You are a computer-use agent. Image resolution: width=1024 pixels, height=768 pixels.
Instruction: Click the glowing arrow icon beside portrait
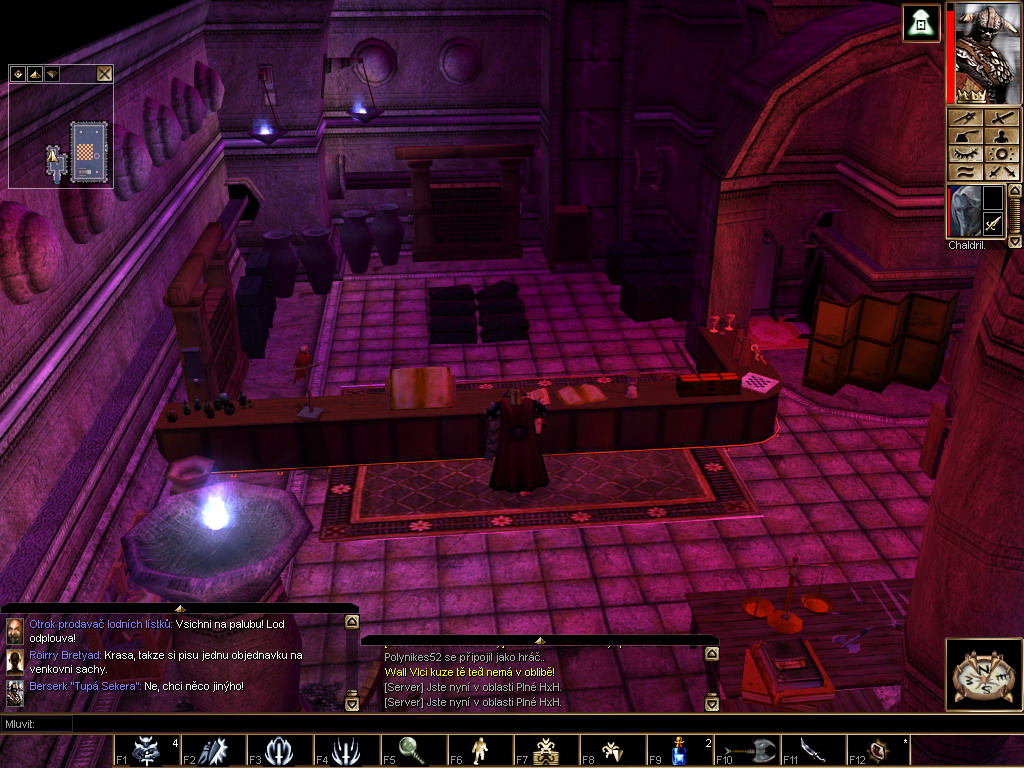click(919, 23)
